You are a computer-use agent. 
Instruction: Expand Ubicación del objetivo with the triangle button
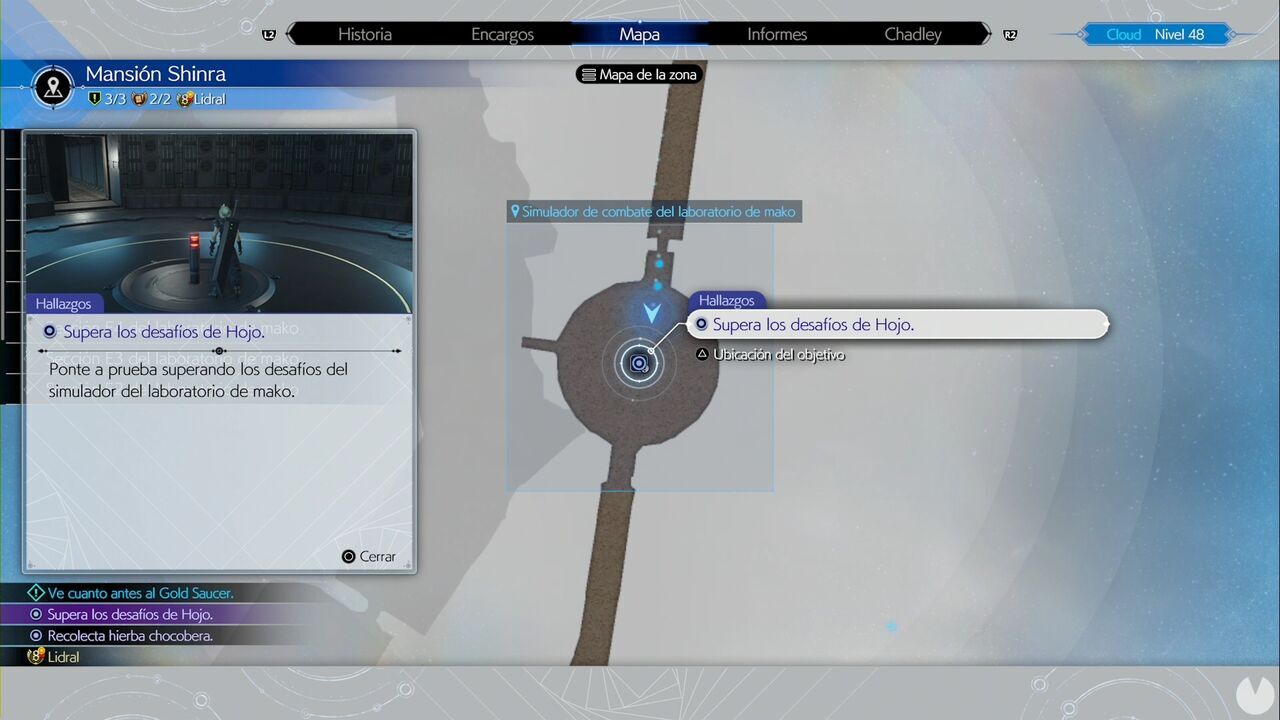pyautogui.click(x=703, y=354)
